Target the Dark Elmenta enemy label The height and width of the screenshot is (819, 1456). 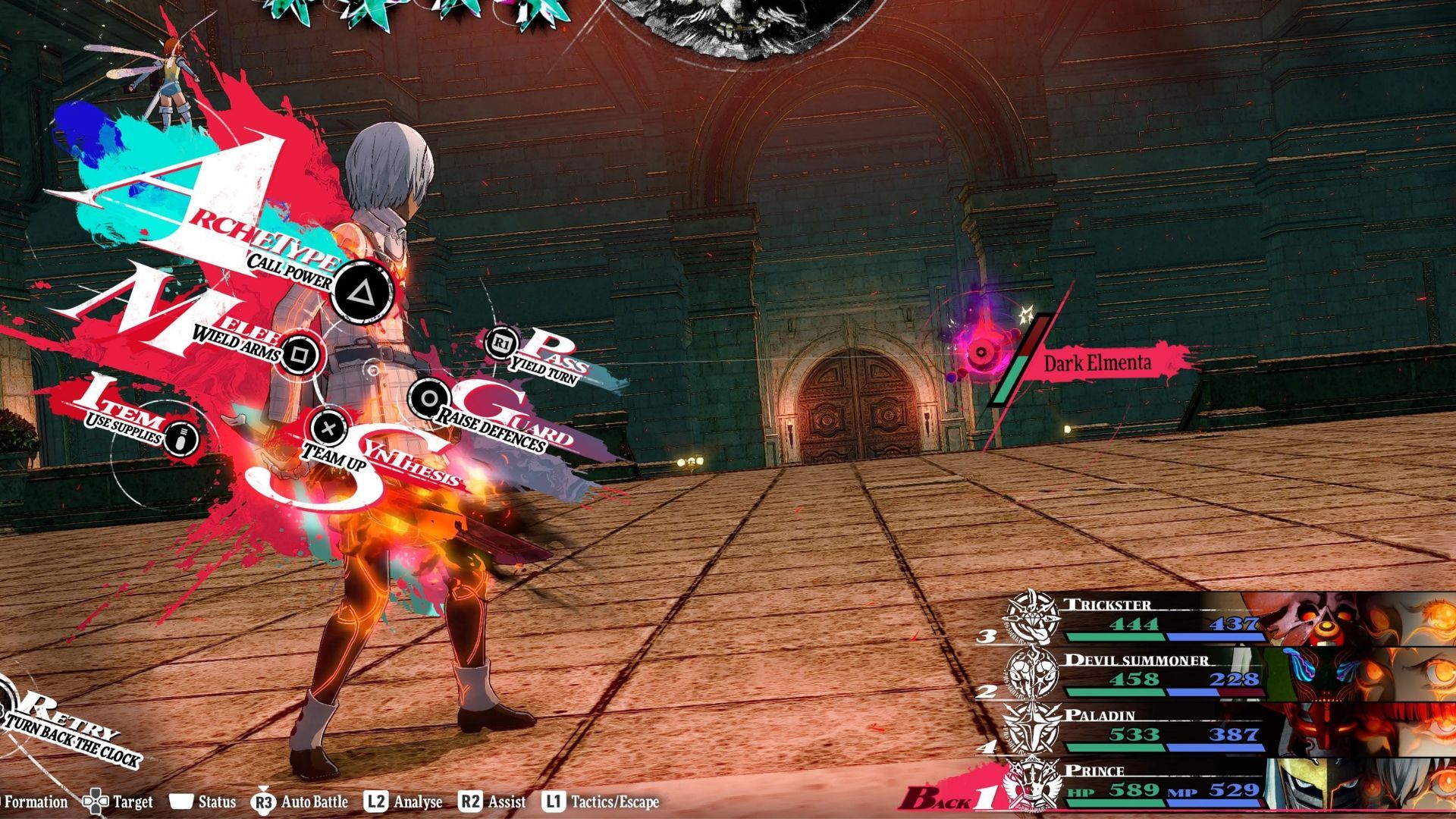pos(1097,363)
